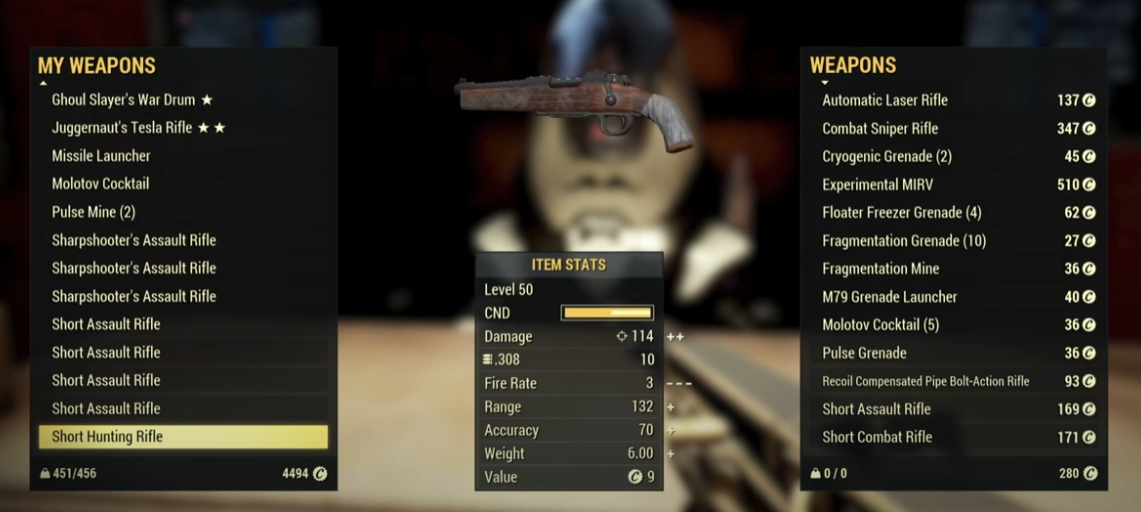The height and width of the screenshot is (512, 1141).
Task: Choose the vendor's Automatic Laser Rifle
Action: 884,100
